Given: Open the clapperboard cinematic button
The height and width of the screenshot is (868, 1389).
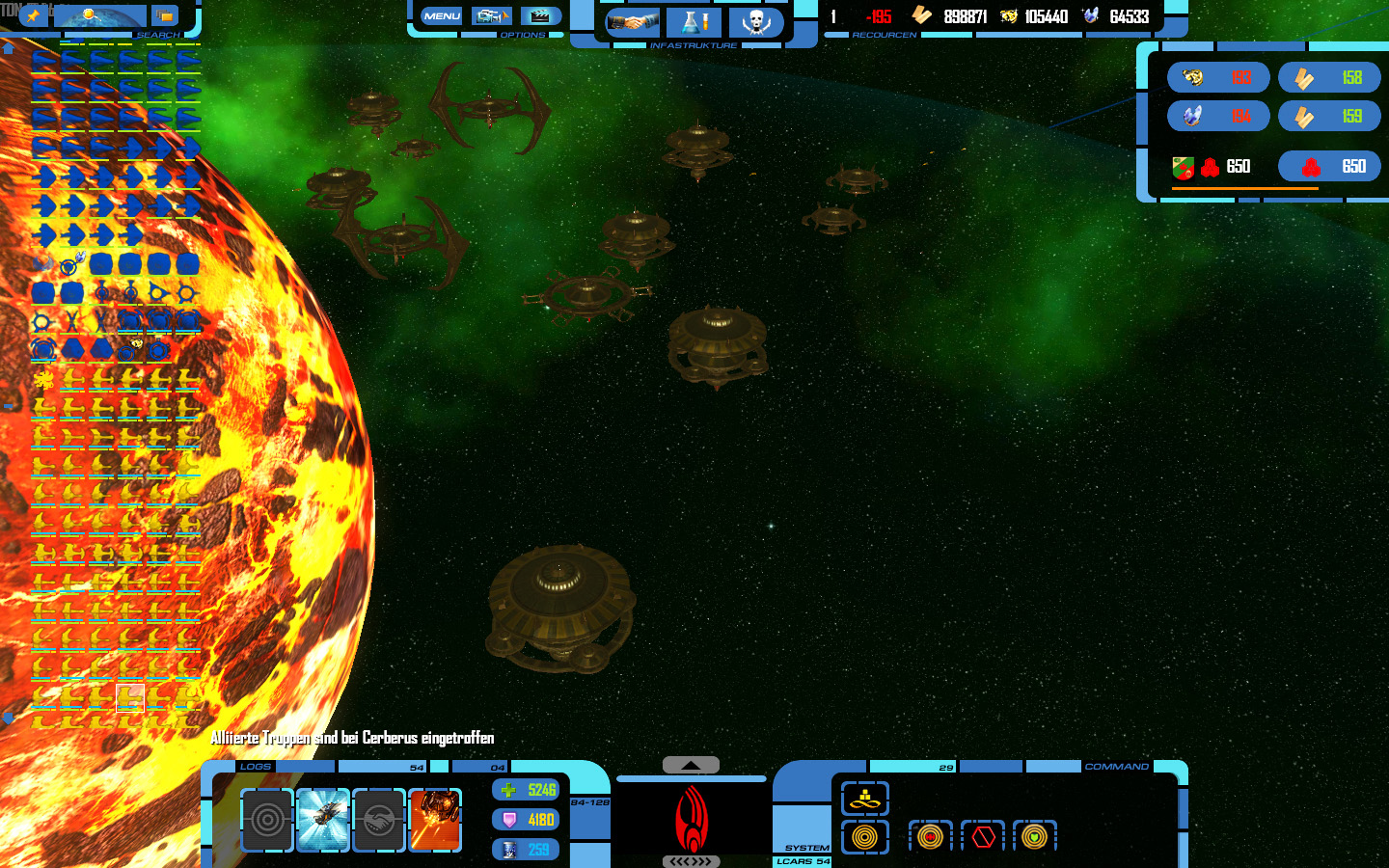Looking at the screenshot, I should (540, 15).
